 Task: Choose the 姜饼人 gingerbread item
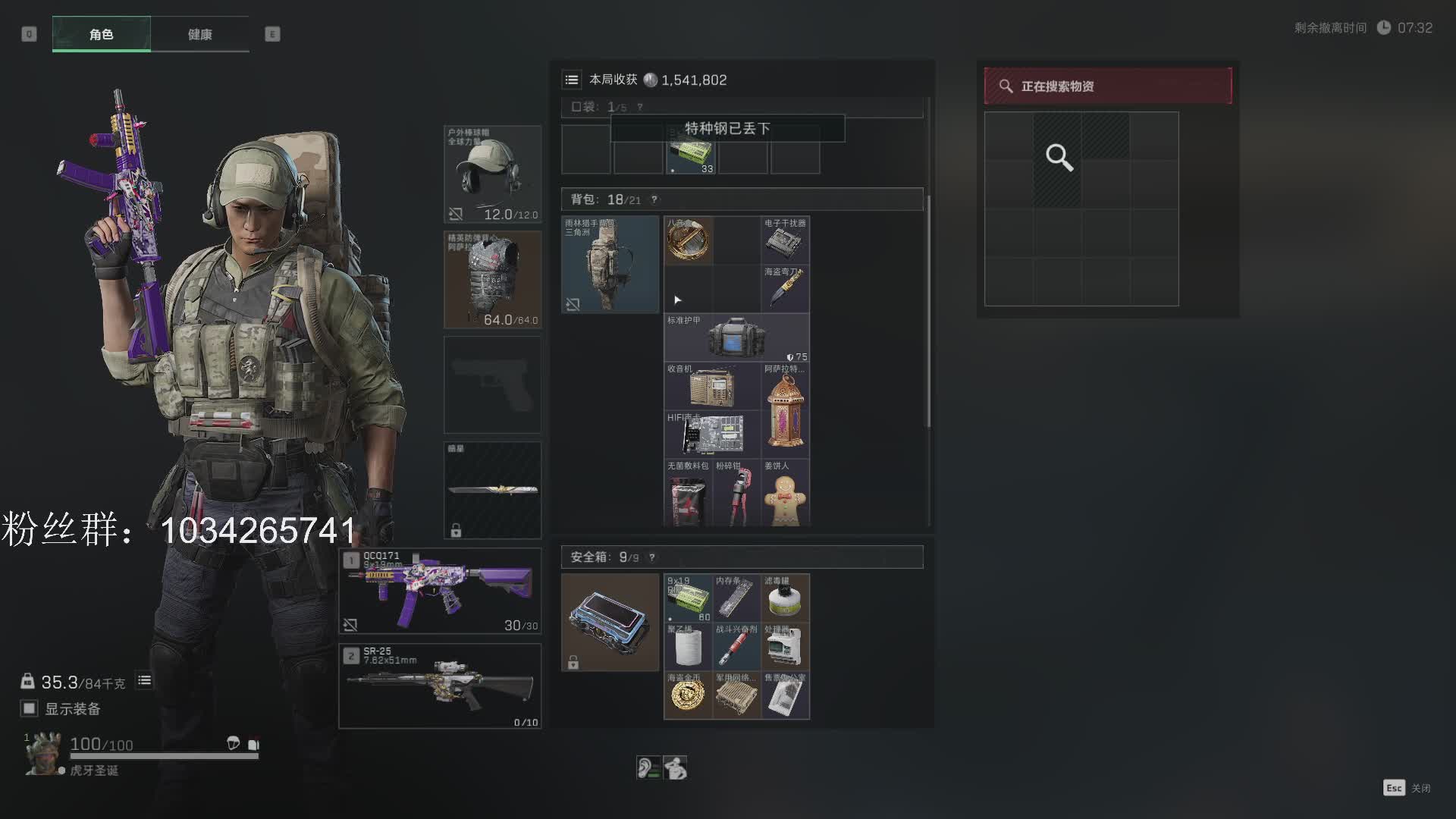785,494
